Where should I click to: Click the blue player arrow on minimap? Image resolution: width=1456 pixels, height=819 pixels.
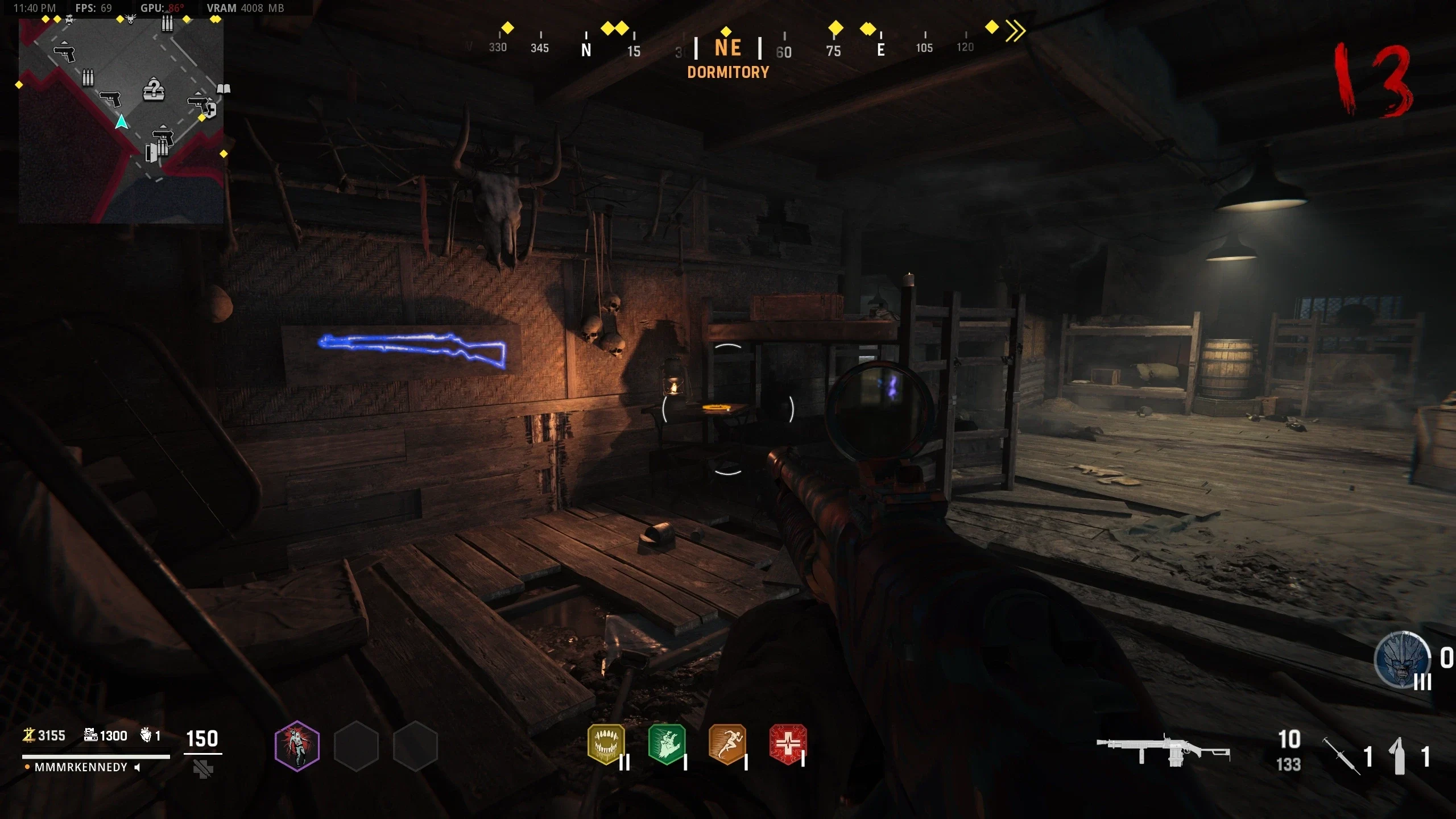click(x=121, y=122)
